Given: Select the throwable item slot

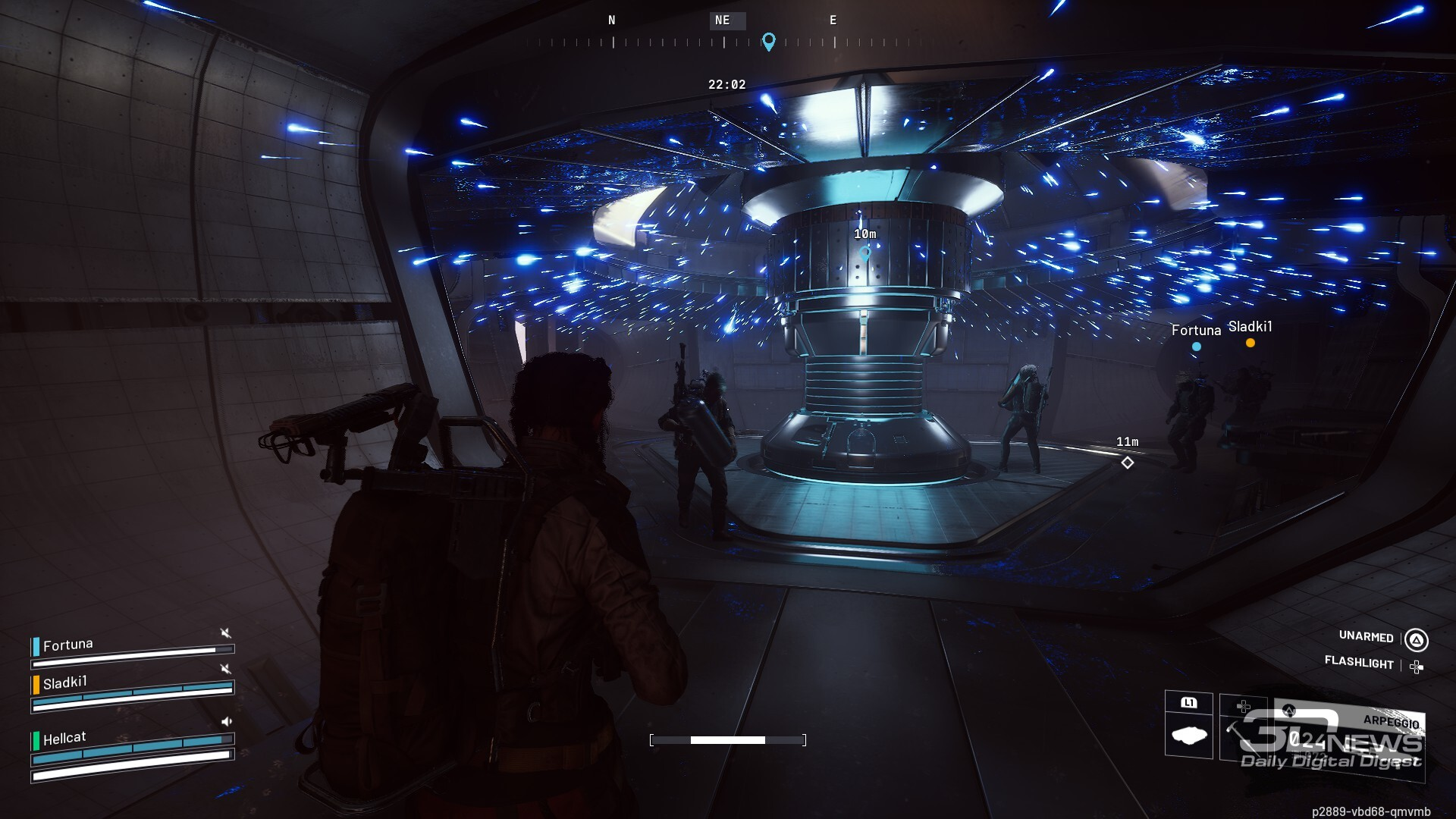Looking at the screenshot, I should [1188, 732].
